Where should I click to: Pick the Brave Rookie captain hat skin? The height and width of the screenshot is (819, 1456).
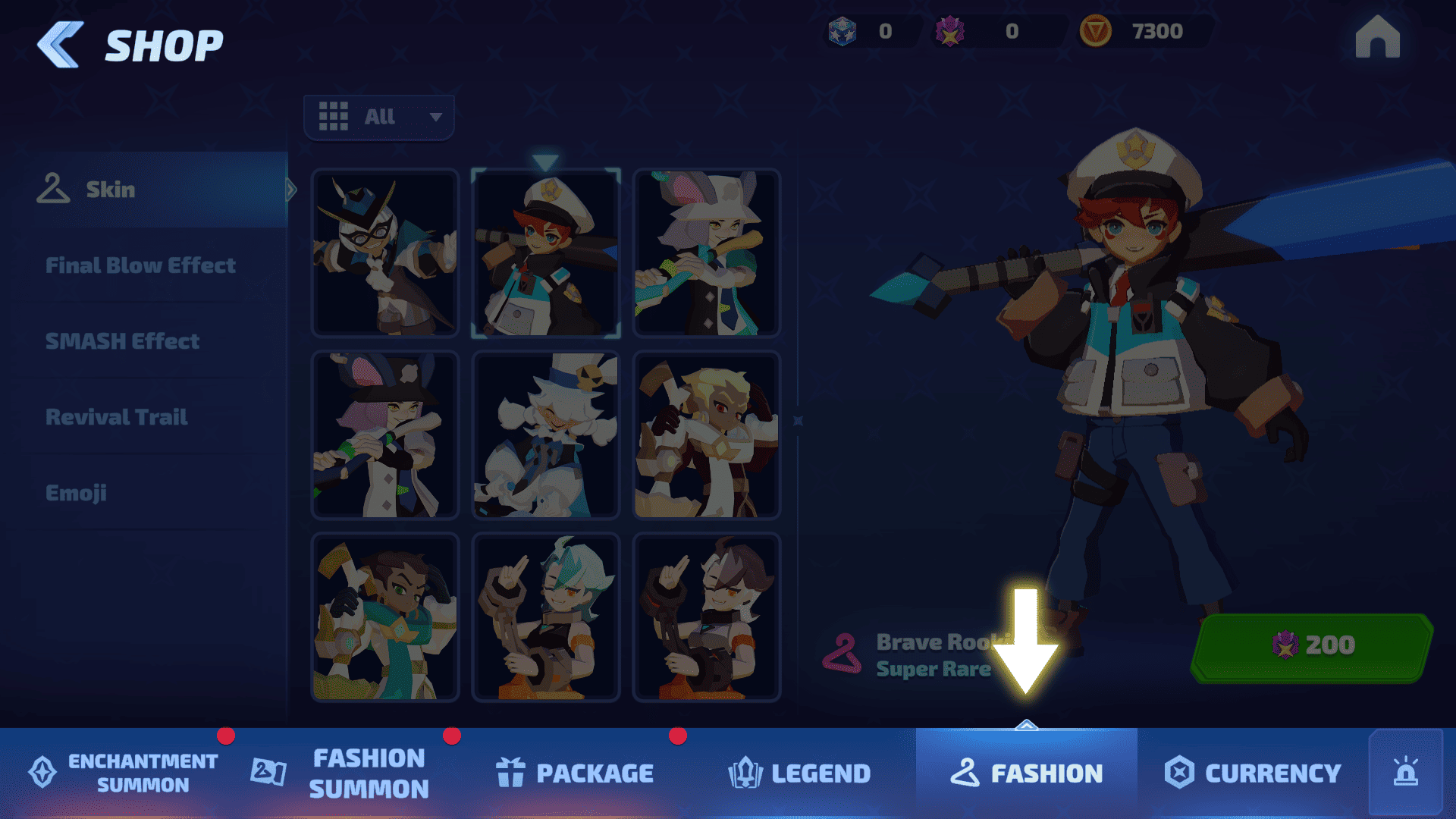click(x=546, y=253)
